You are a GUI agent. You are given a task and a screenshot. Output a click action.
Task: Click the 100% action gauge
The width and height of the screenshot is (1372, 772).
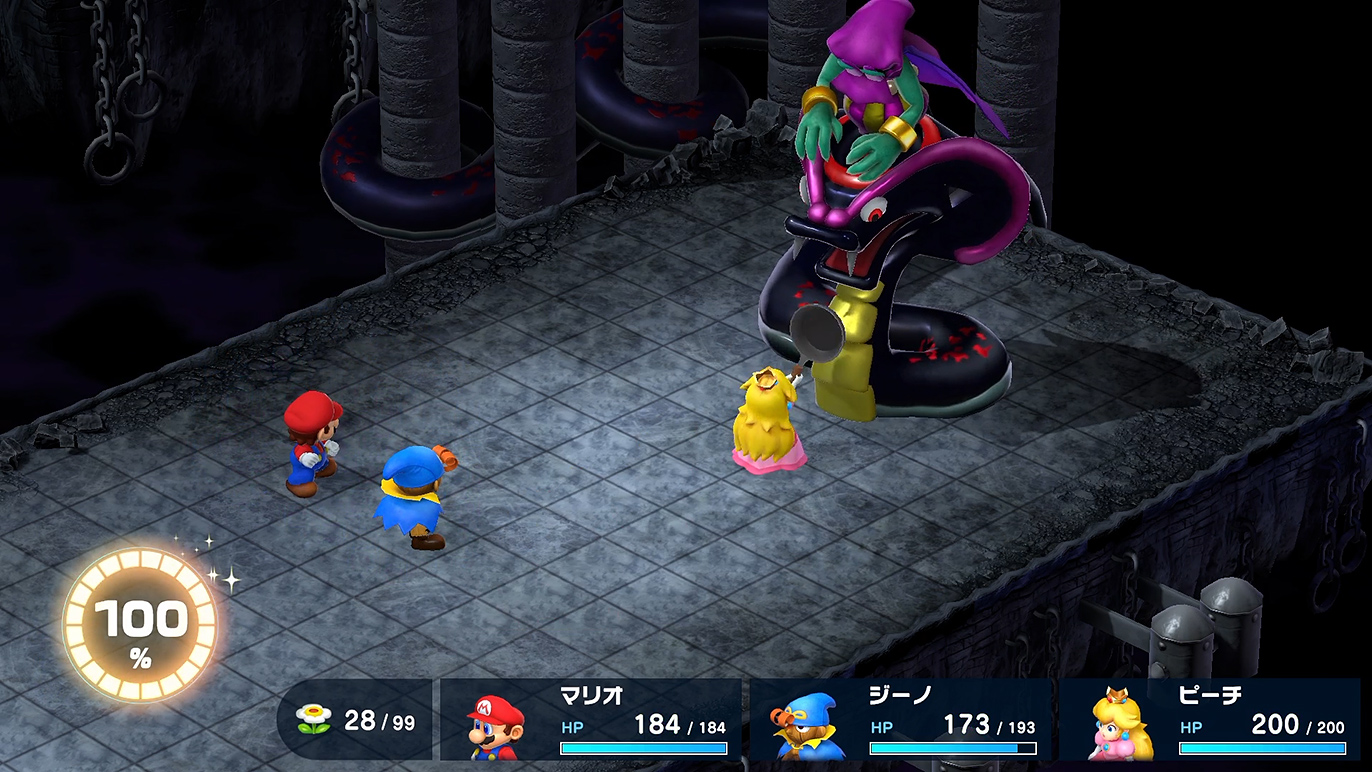140,627
